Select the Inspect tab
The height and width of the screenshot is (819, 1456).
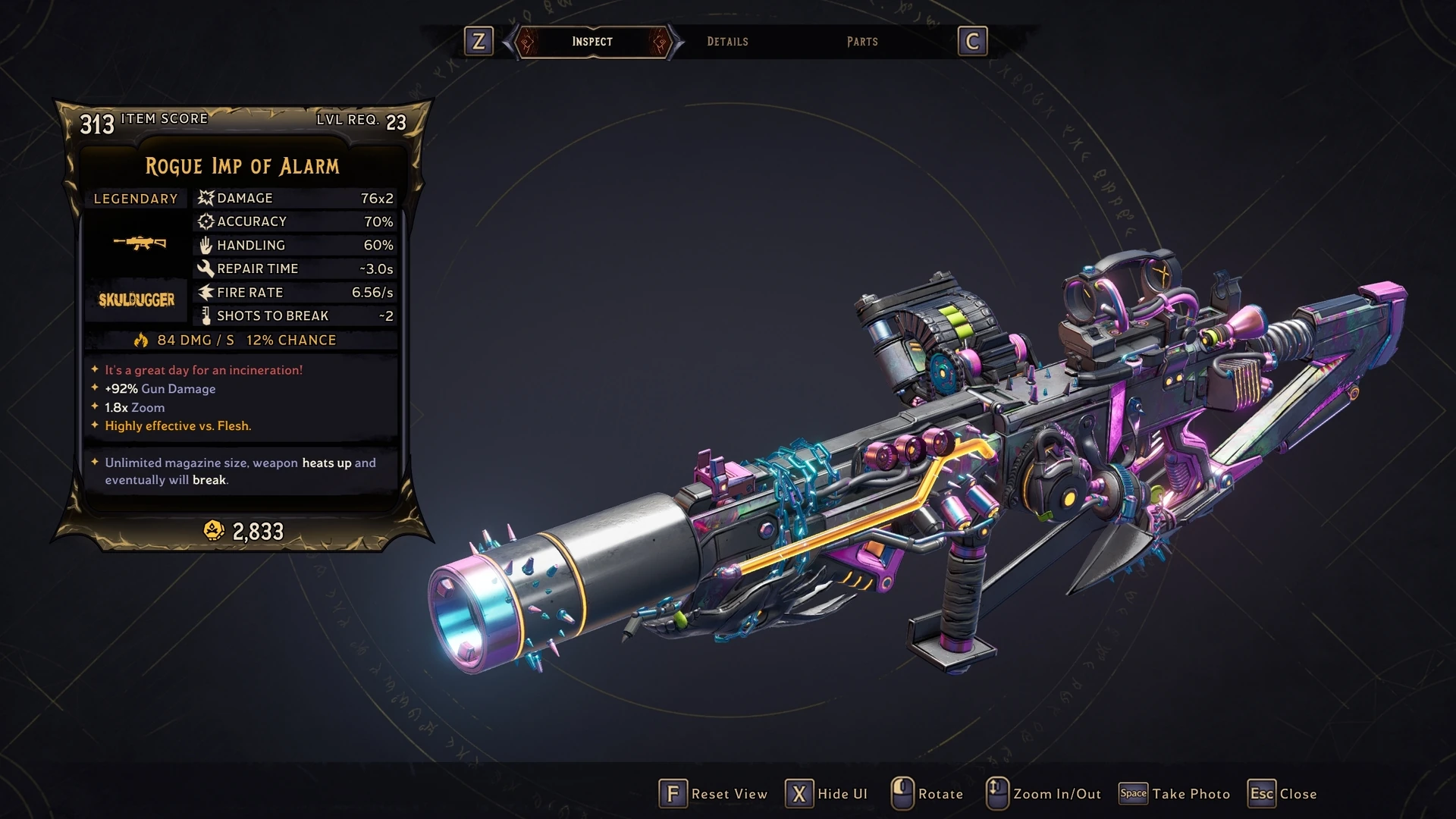click(x=592, y=42)
